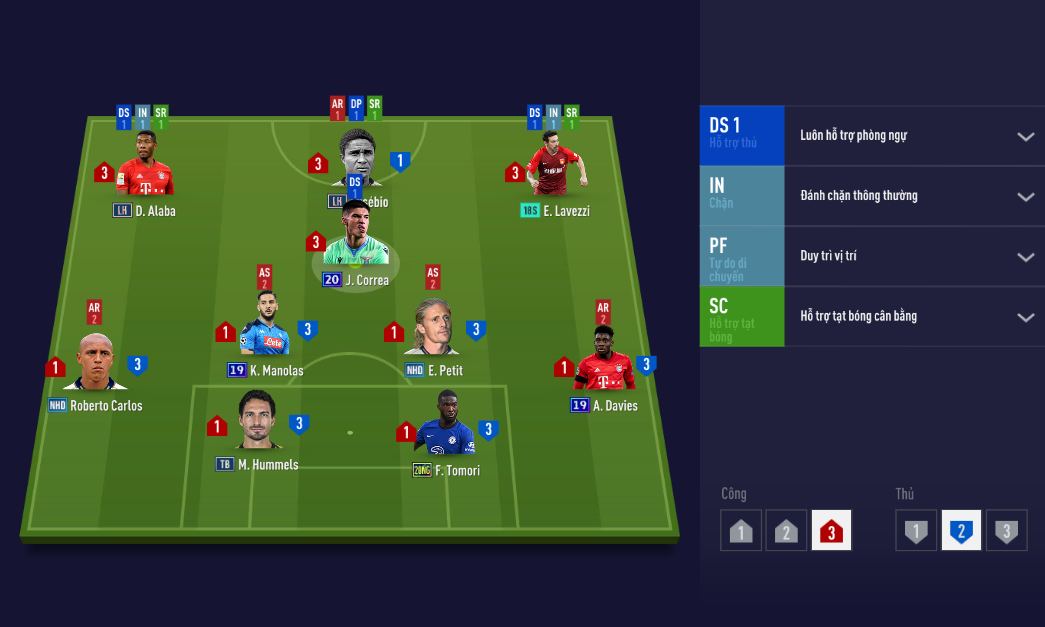
Task: Set defense level to 3
Action: pos(1007,531)
